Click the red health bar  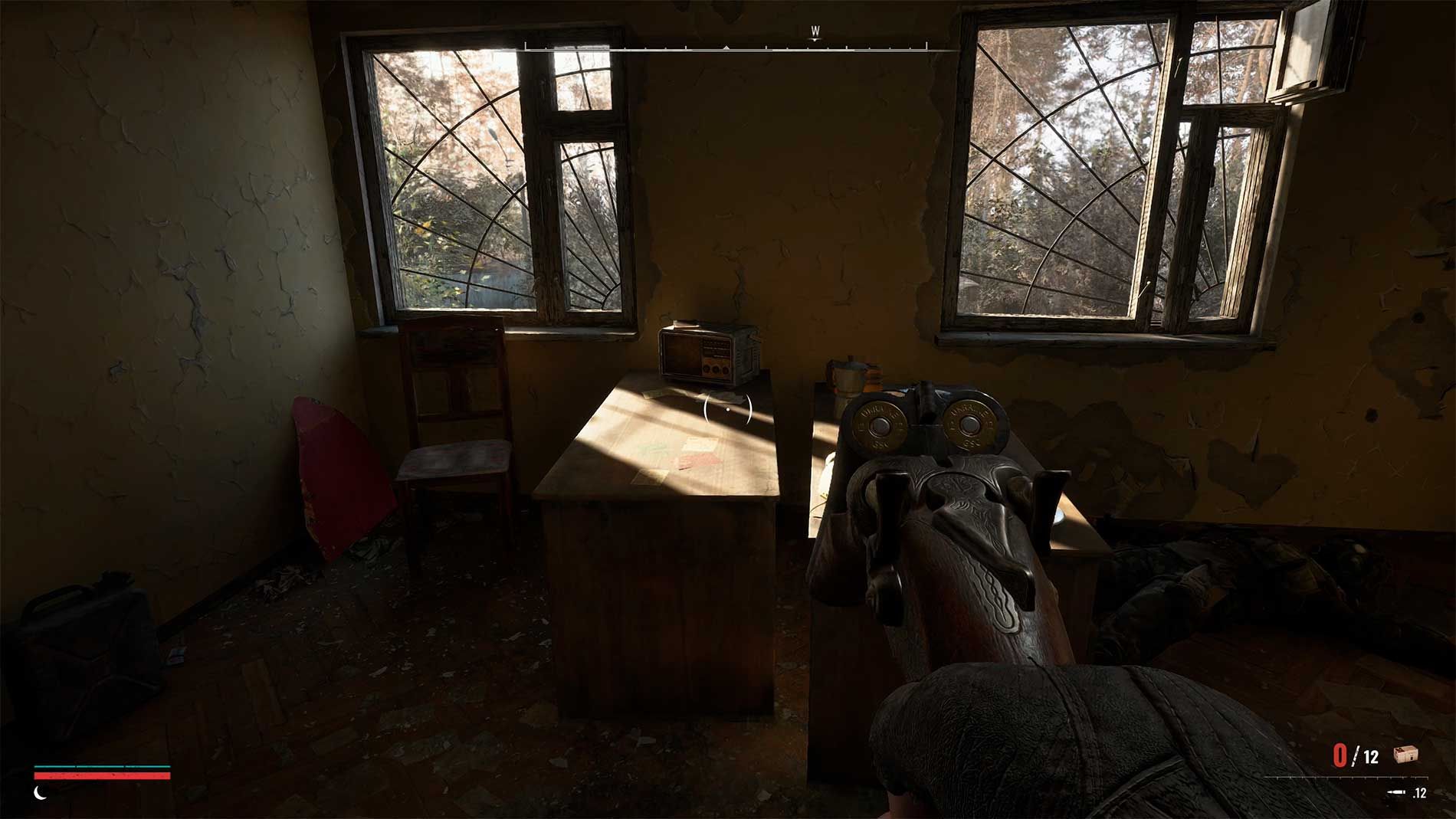pos(103,776)
